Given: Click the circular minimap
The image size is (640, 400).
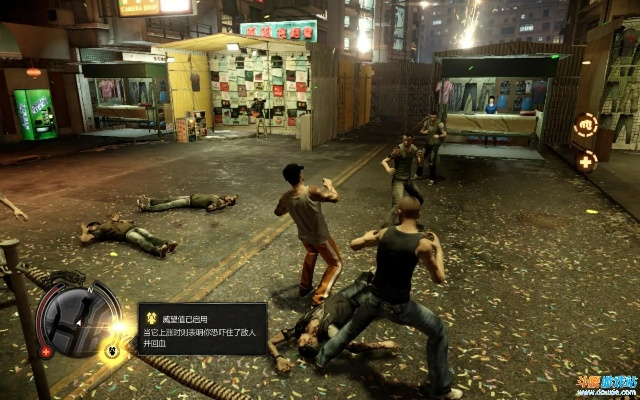Looking at the screenshot, I should pos(79,320).
